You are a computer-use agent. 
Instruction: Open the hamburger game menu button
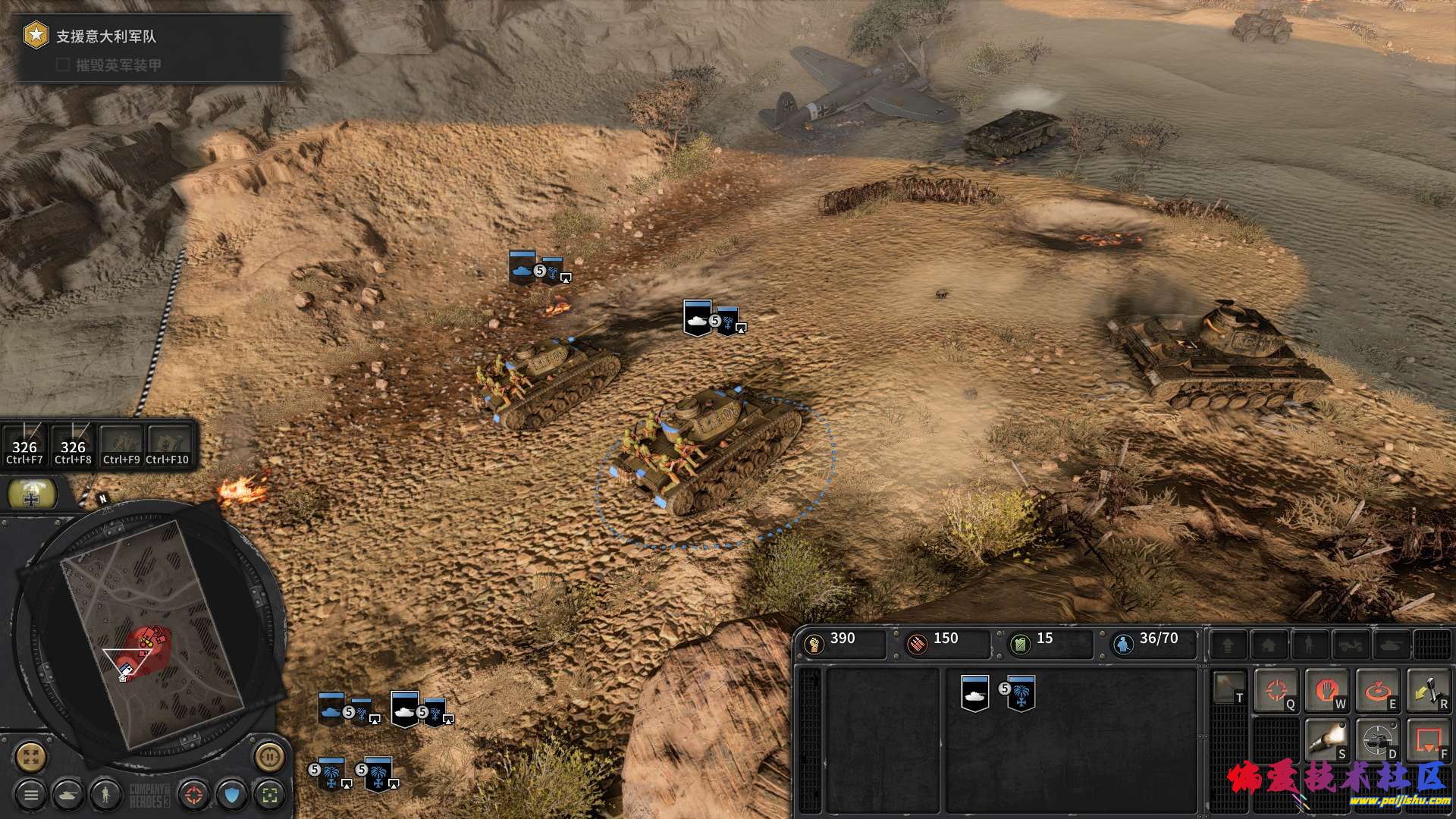pyautogui.click(x=31, y=795)
